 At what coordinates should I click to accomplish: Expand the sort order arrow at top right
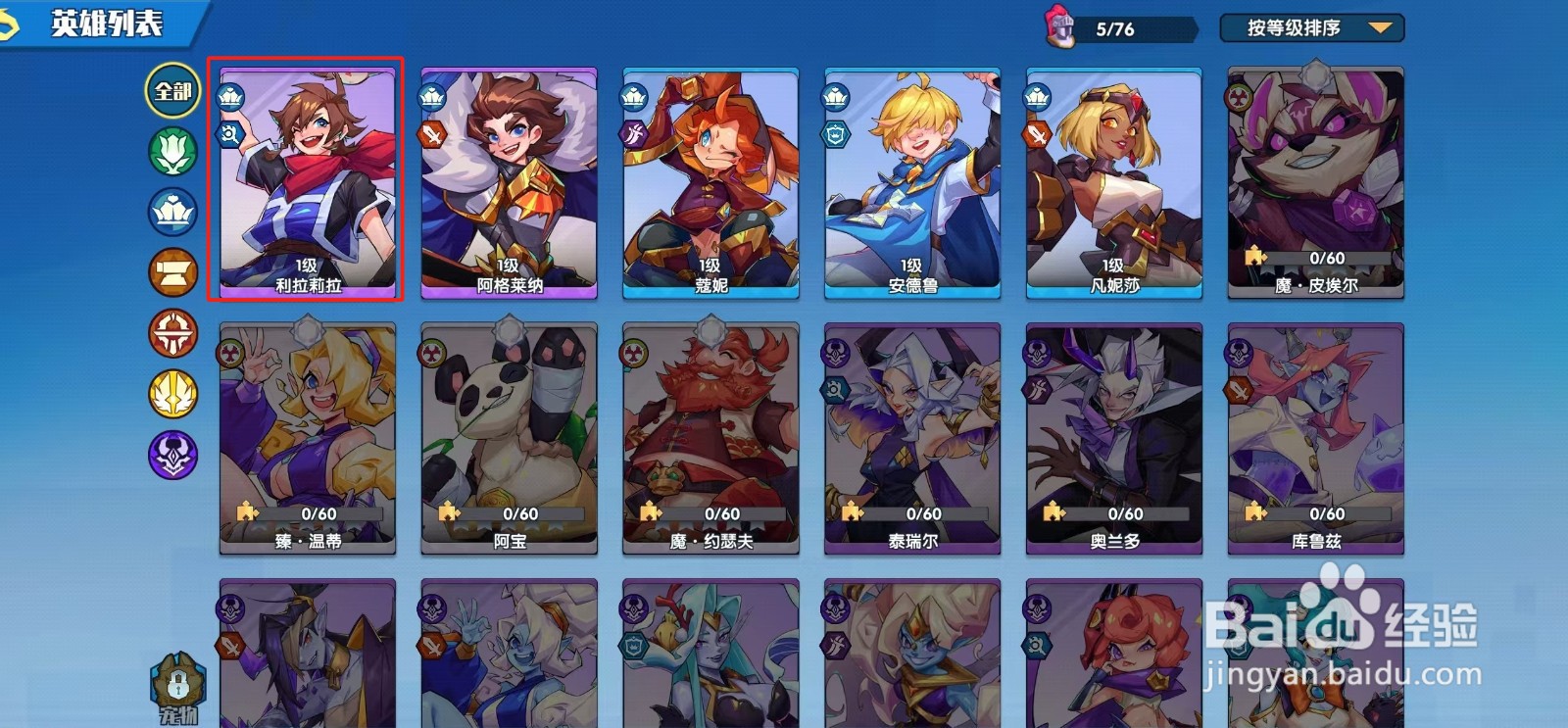1382,27
